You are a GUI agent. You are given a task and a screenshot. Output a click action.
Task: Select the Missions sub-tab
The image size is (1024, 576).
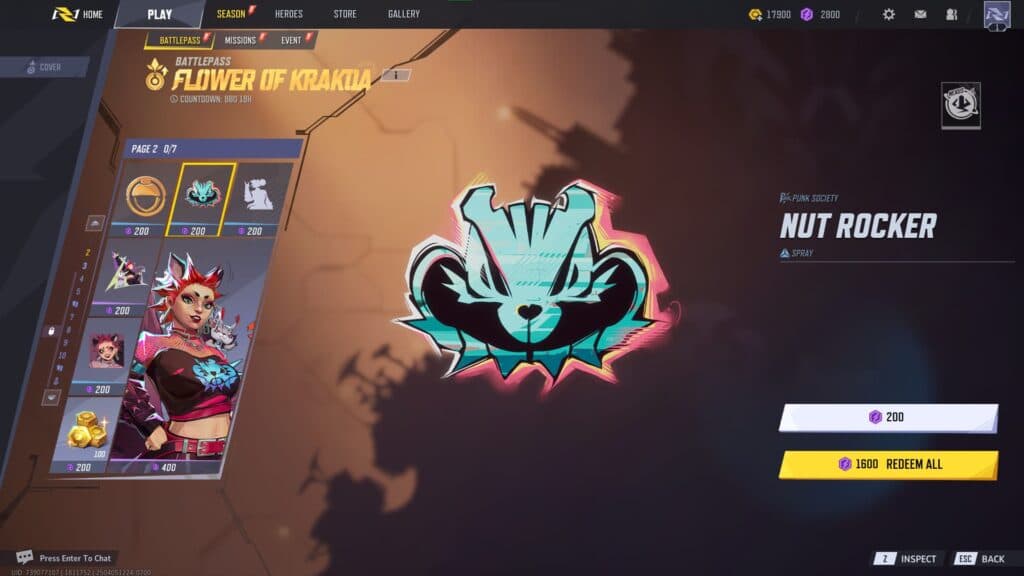(x=241, y=41)
